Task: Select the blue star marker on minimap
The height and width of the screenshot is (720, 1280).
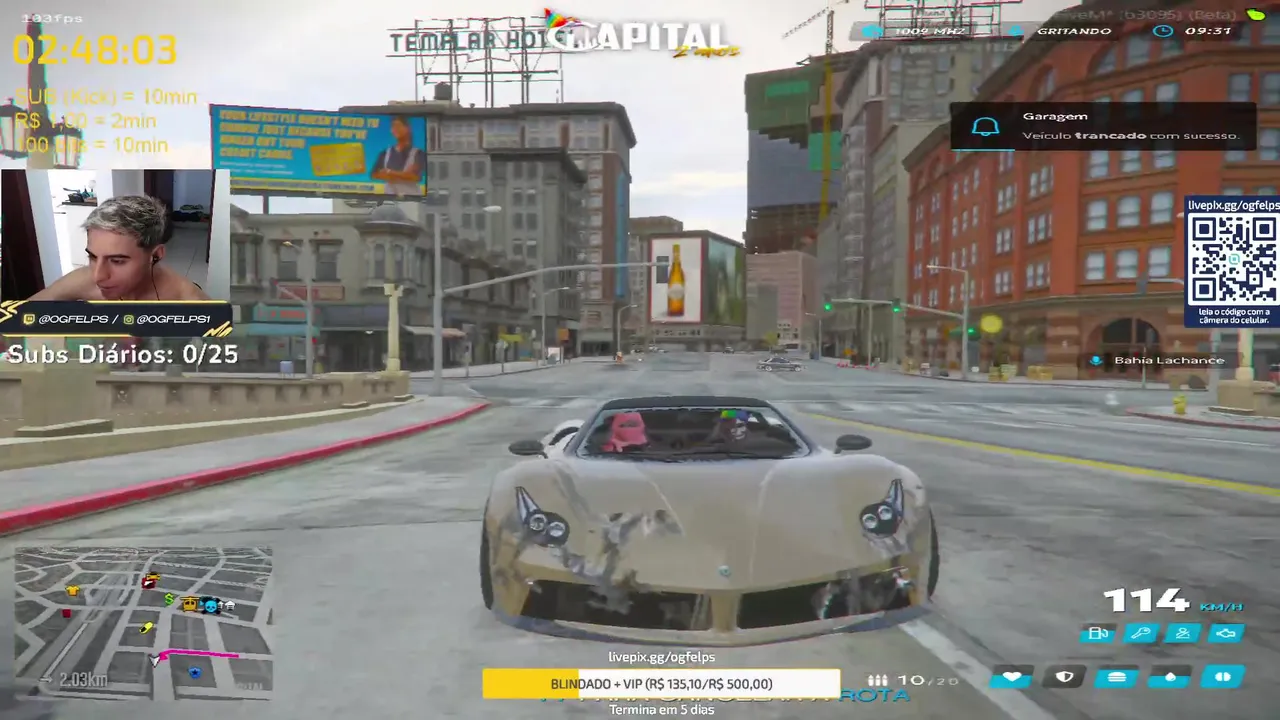Action: point(195,673)
